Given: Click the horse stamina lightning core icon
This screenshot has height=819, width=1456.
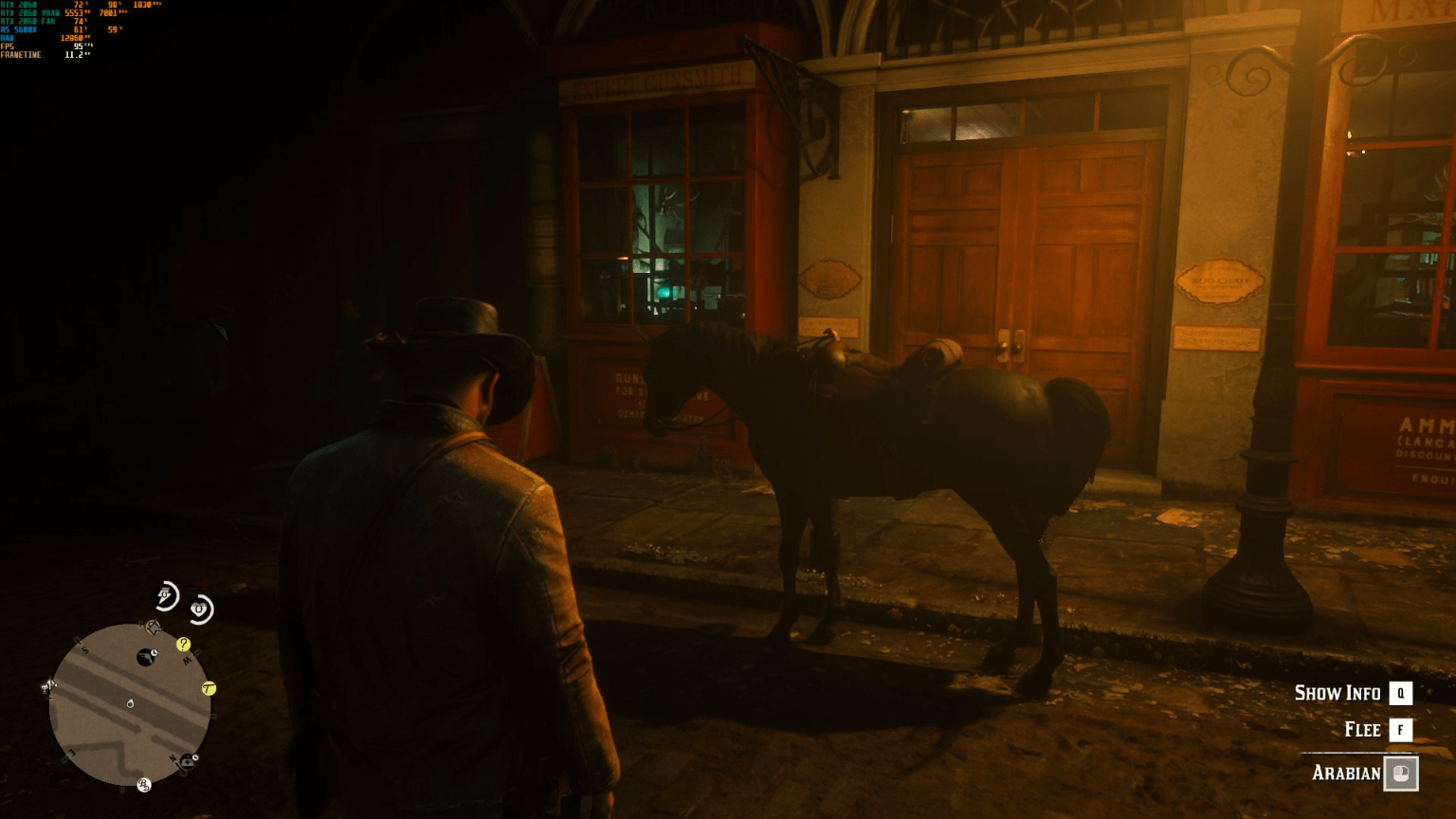Looking at the screenshot, I should click(165, 593).
